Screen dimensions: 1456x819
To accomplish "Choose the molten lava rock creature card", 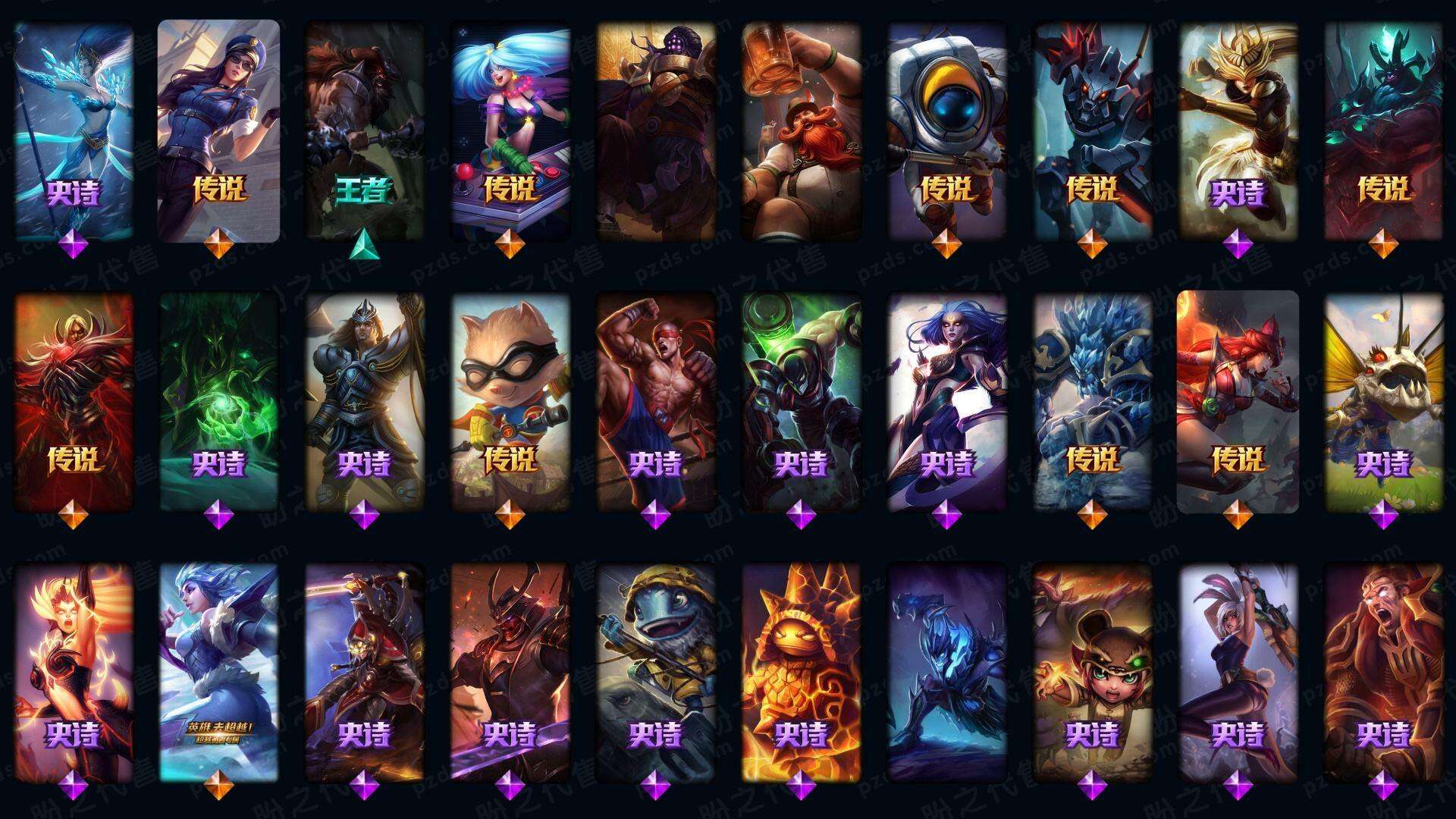I will tap(801, 671).
